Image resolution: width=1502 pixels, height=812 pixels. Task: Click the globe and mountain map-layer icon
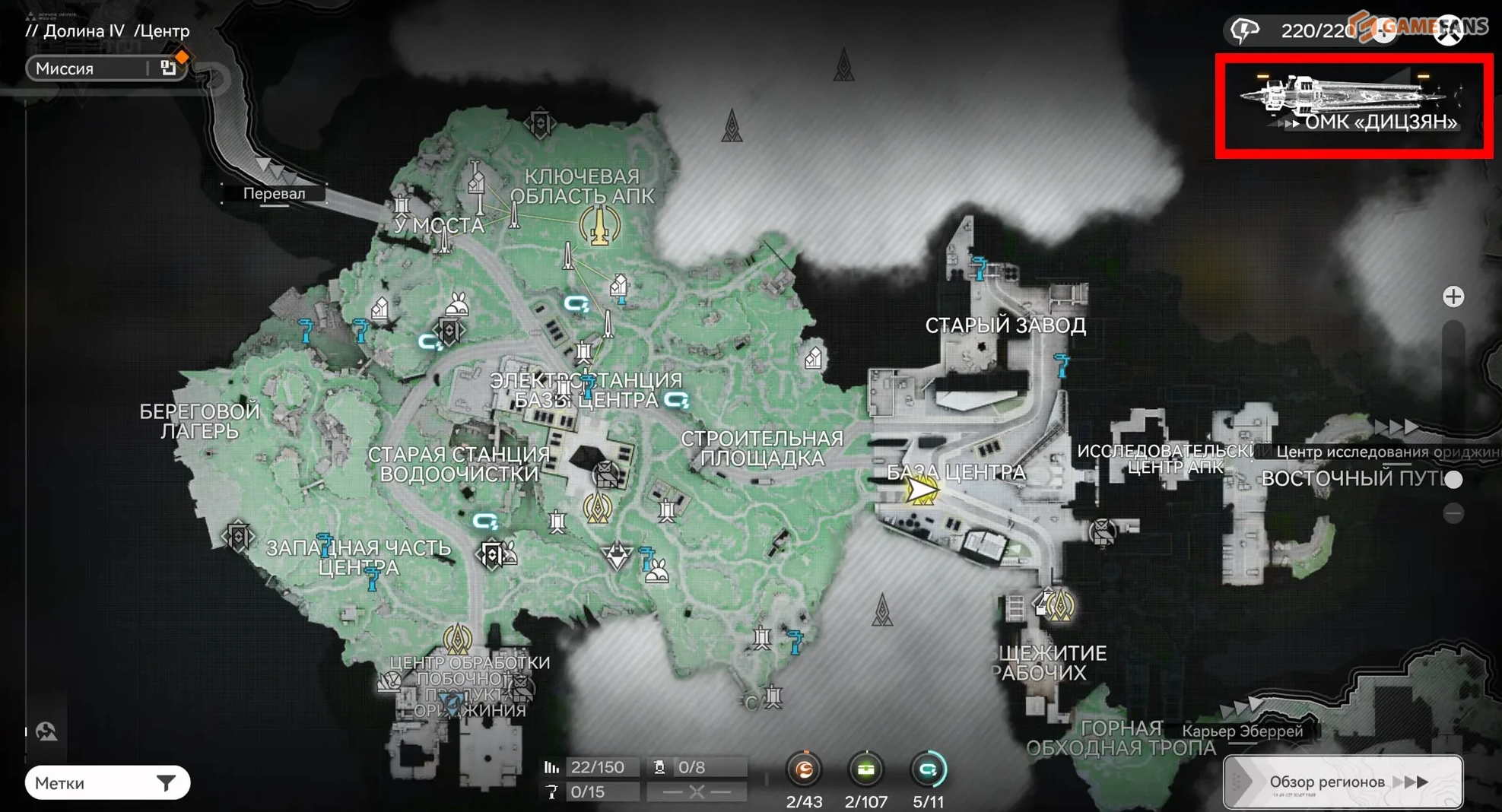[x=46, y=731]
